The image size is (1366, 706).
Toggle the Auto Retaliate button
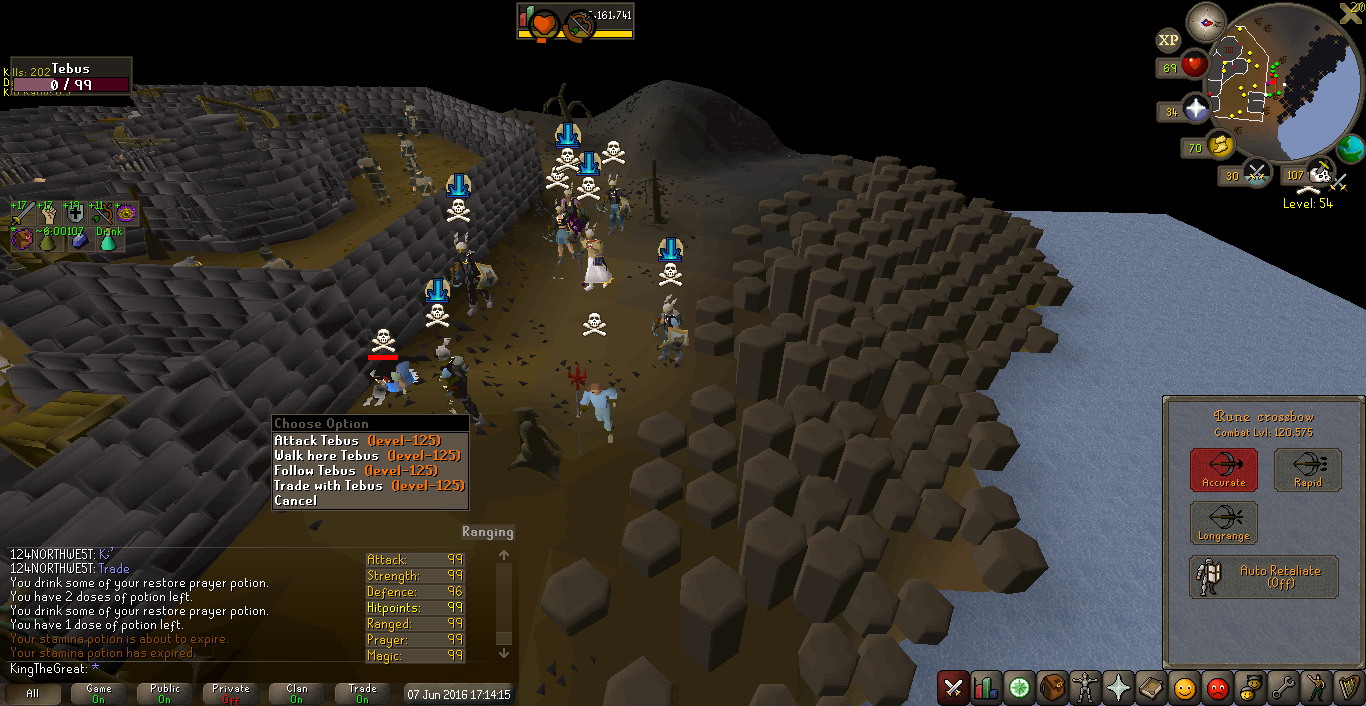(1264, 577)
